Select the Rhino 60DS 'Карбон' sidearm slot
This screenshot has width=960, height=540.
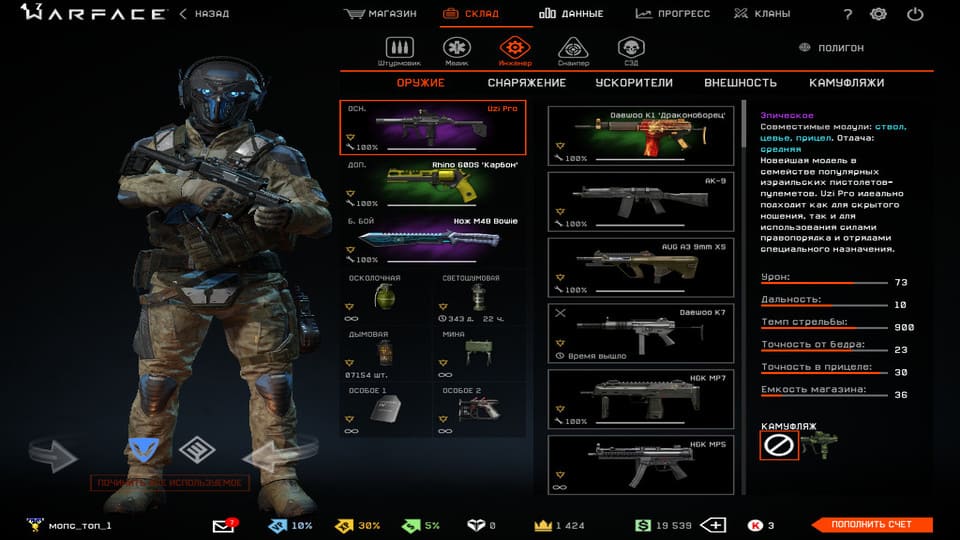[432, 184]
